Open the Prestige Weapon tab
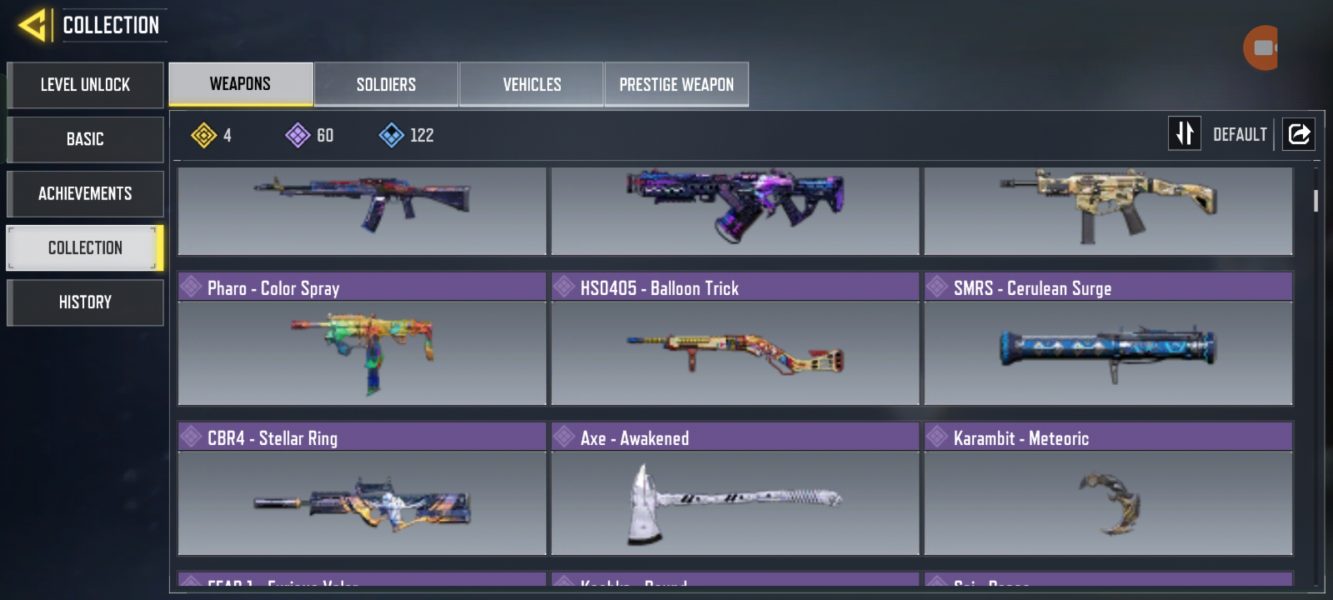Screen dimensions: 1333x600 coord(676,85)
